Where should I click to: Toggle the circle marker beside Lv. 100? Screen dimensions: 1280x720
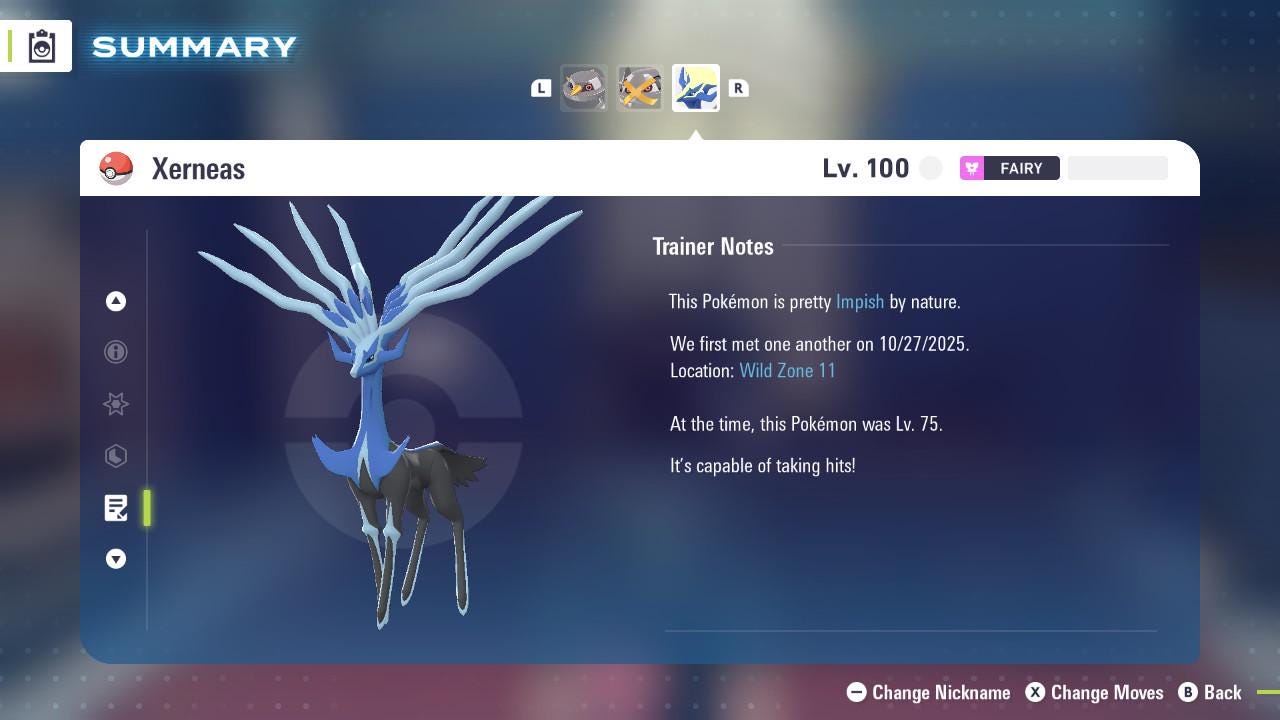pyautogui.click(x=930, y=168)
